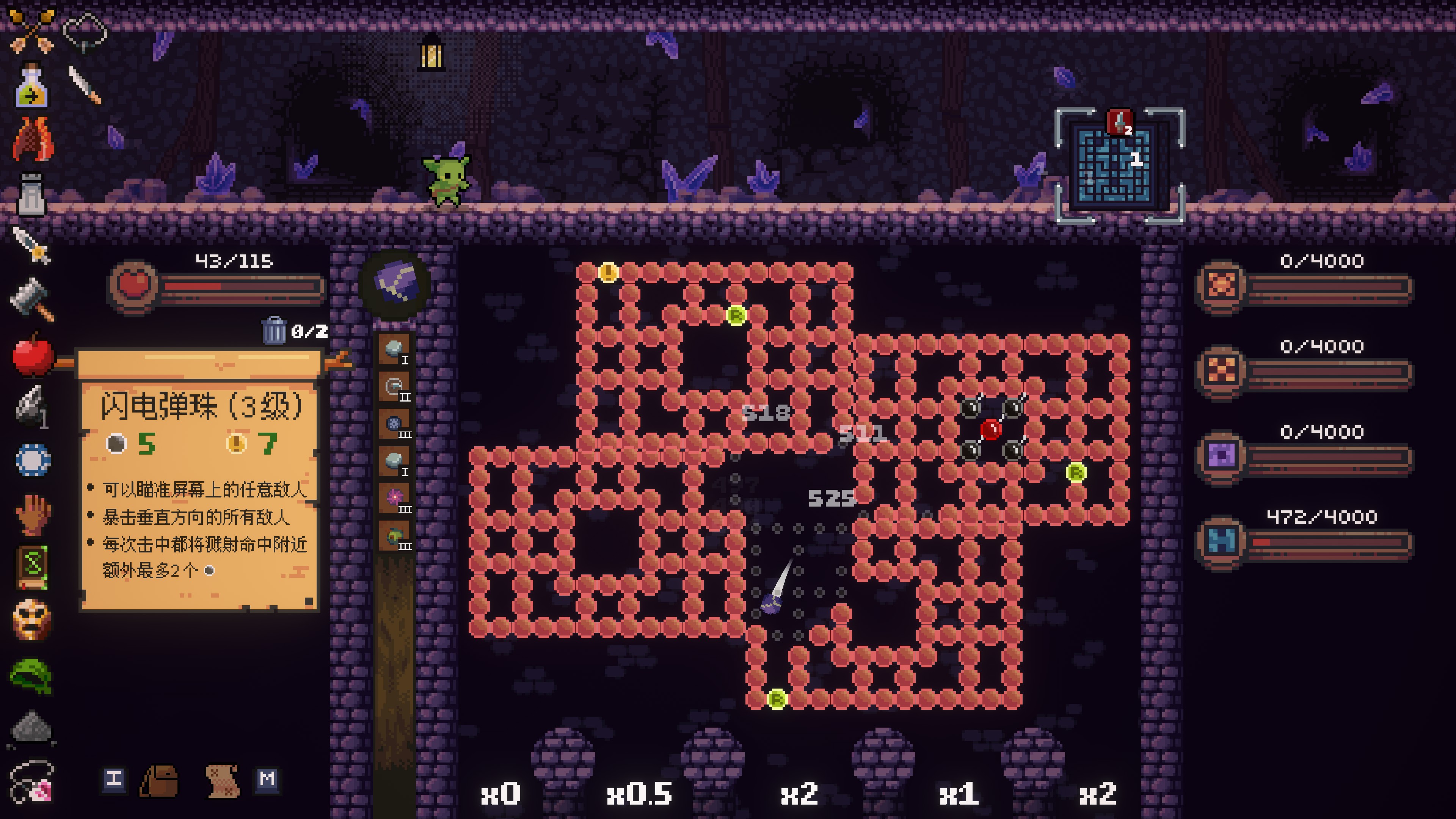
Task: Inspect the yellow potion bottle relic
Action: point(31,86)
